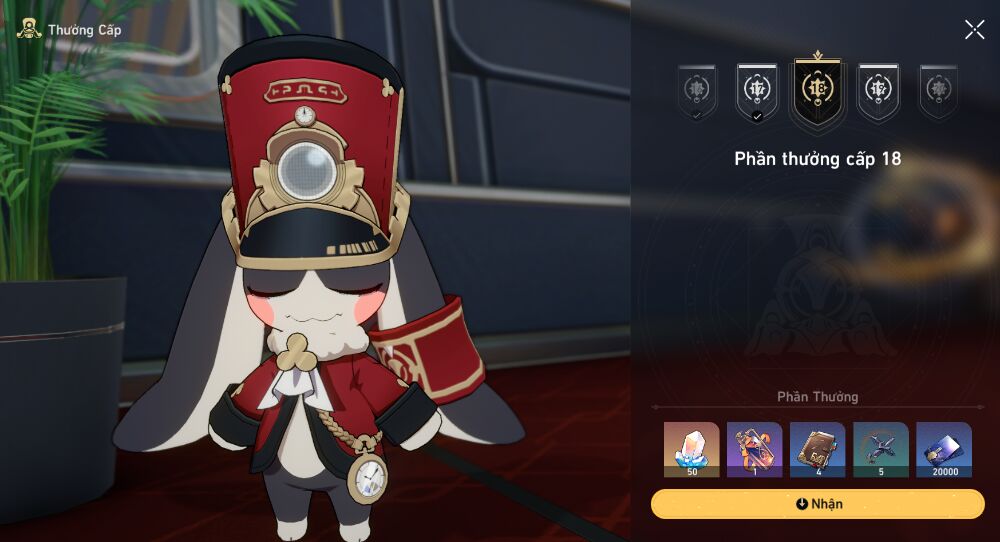The image size is (1000, 542).
Task: View the crystal reward with quantity 50
Action: (x=692, y=449)
